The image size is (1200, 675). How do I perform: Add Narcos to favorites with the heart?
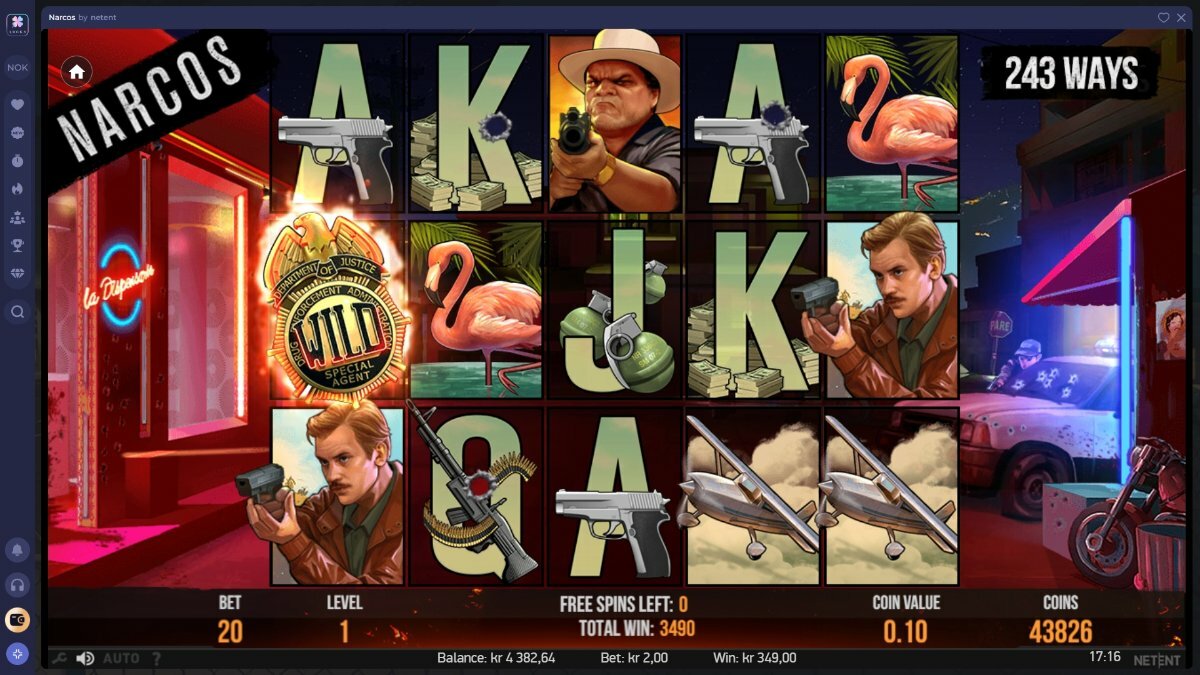(1163, 17)
